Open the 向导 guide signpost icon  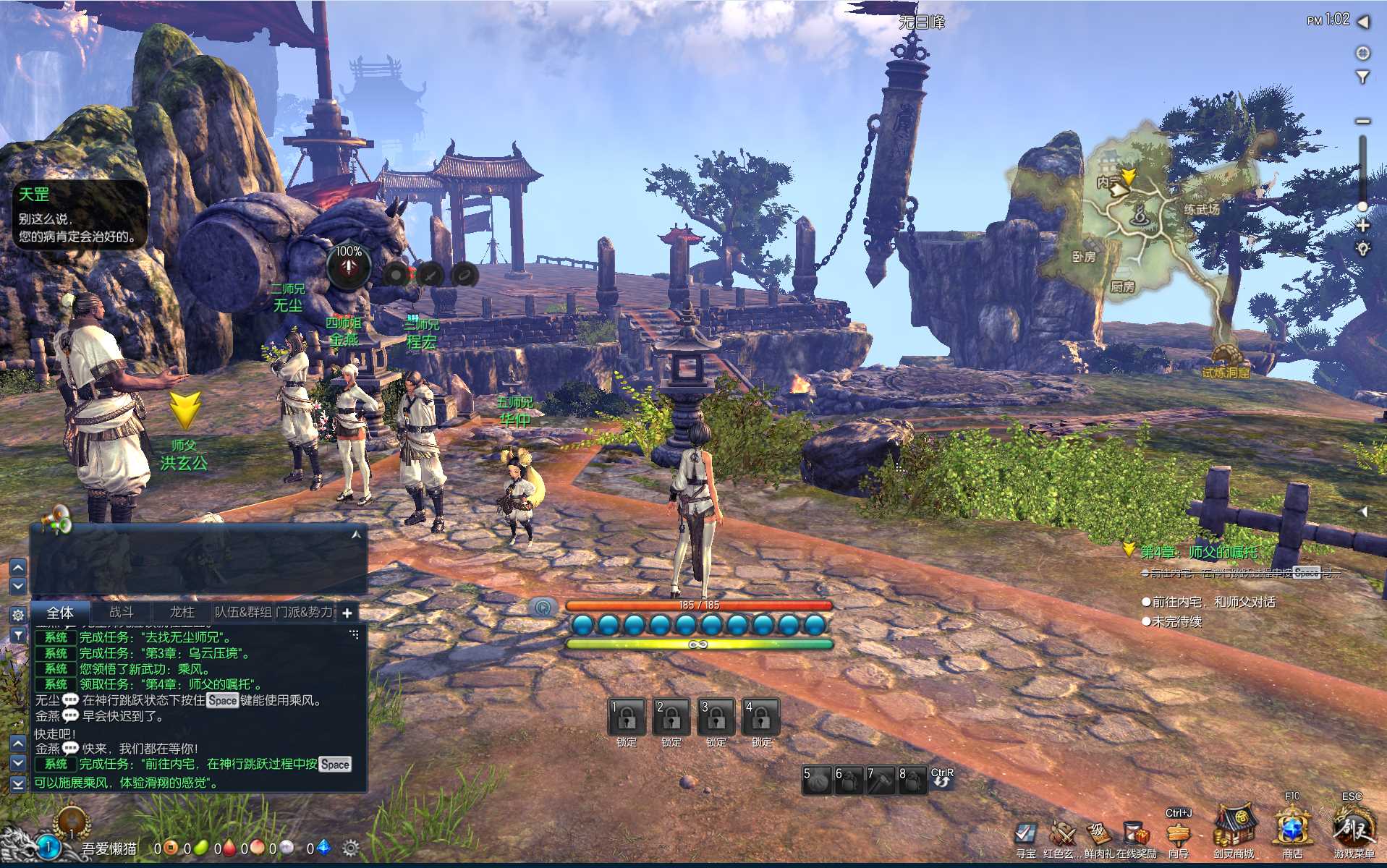tap(1179, 835)
